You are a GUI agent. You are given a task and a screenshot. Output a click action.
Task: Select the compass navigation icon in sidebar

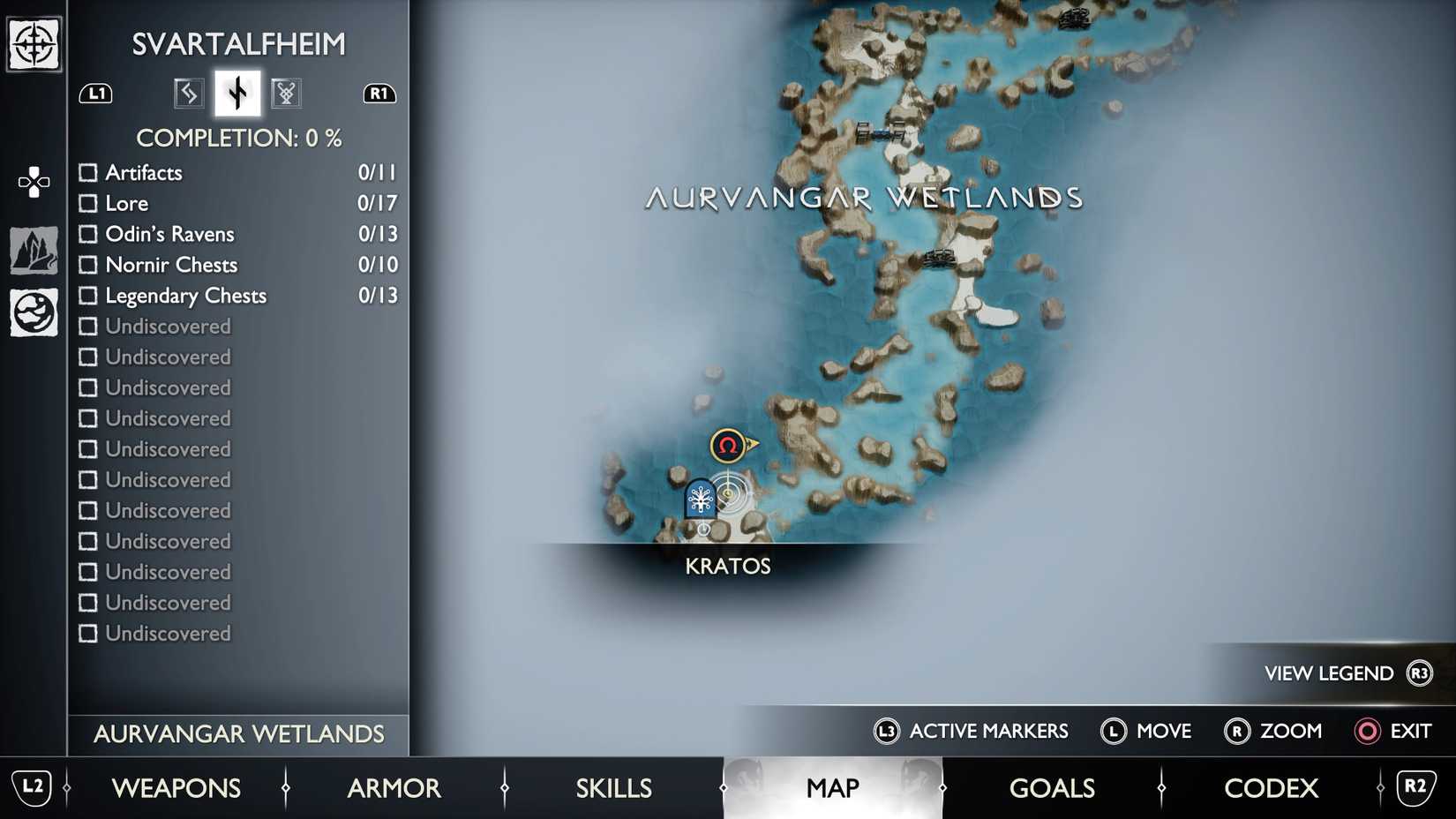(x=33, y=42)
